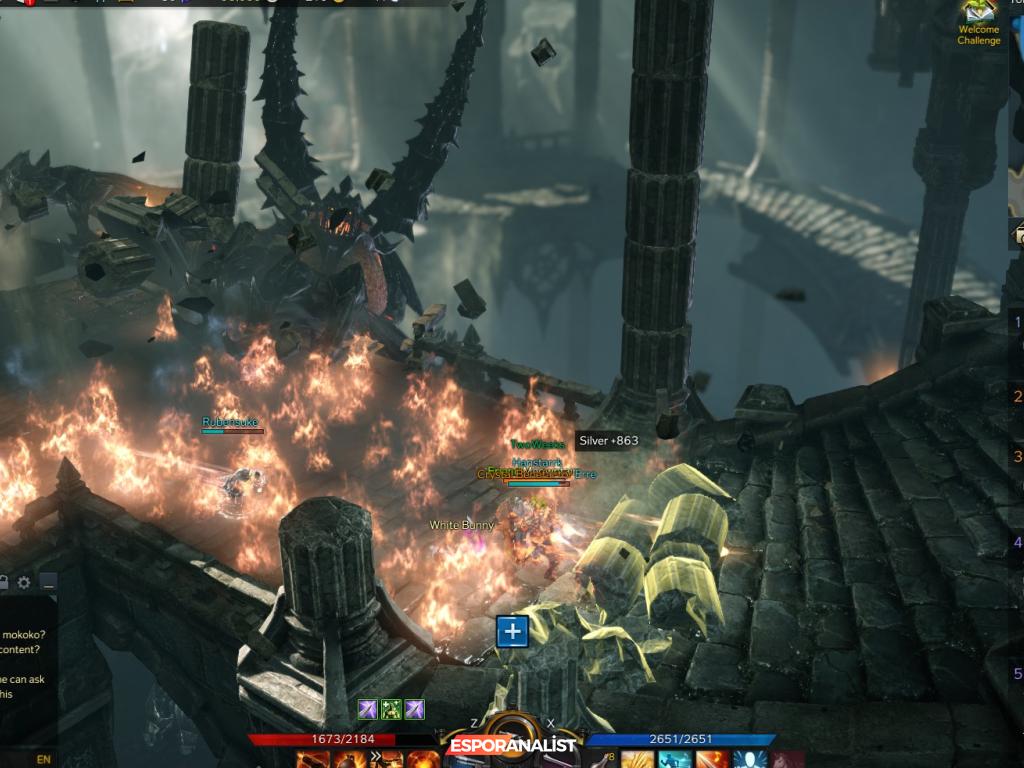Activate the cyan running figure skill
The height and width of the screenshot is (768, 1024).
(x=673, y=759)
